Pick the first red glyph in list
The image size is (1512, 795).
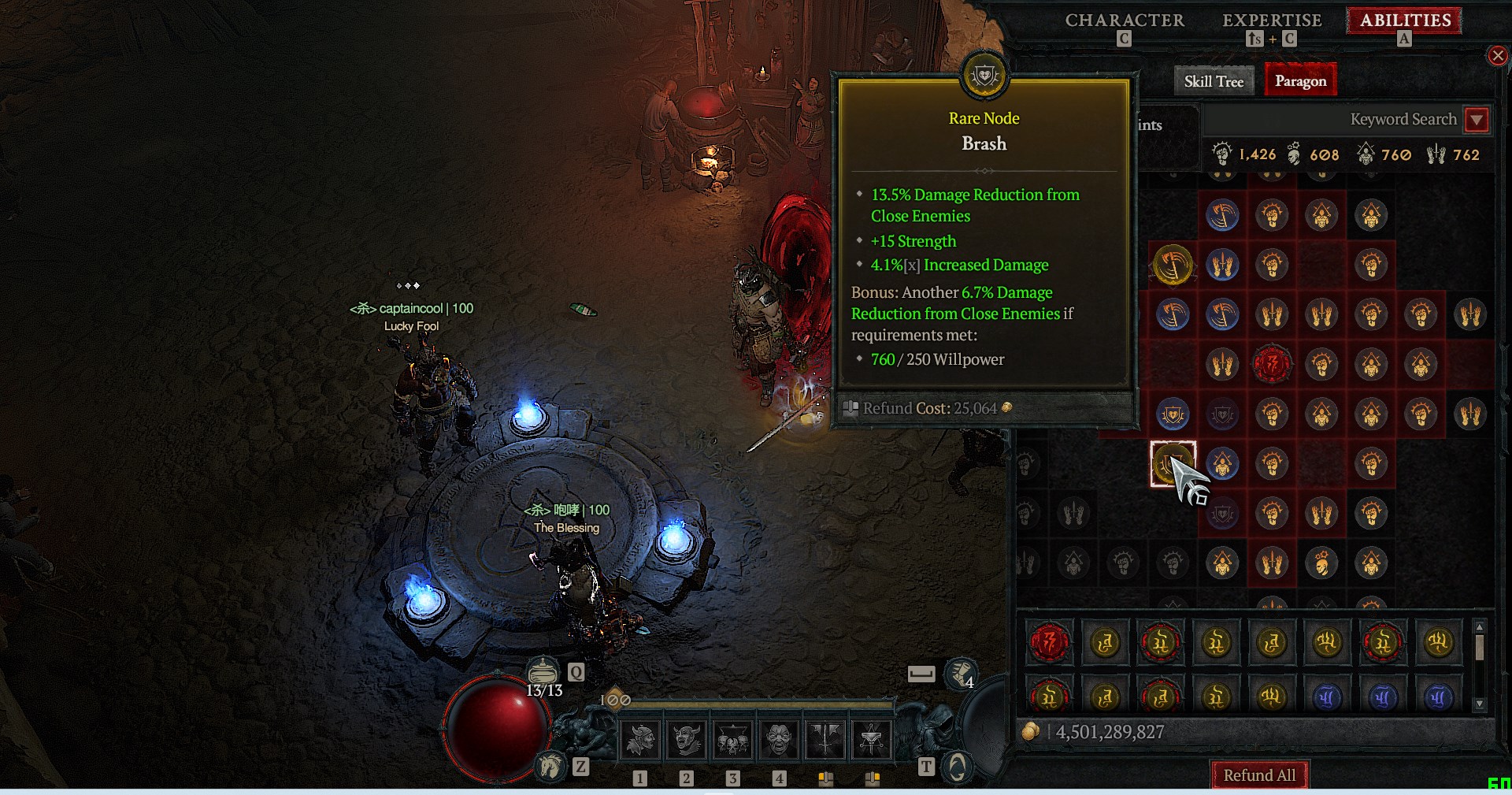1049,643
